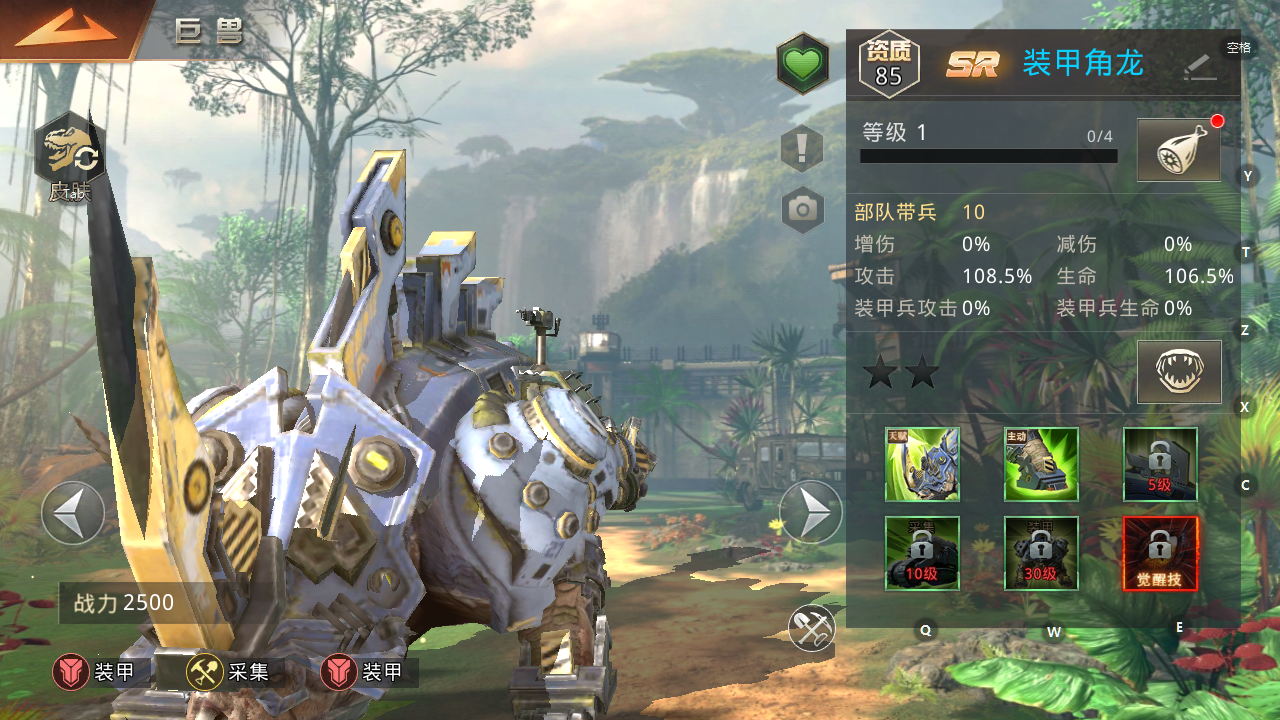The height and width of the screenshot is (720, 1280).
Task: Switch to the previous beast
Action: point(73,513)
